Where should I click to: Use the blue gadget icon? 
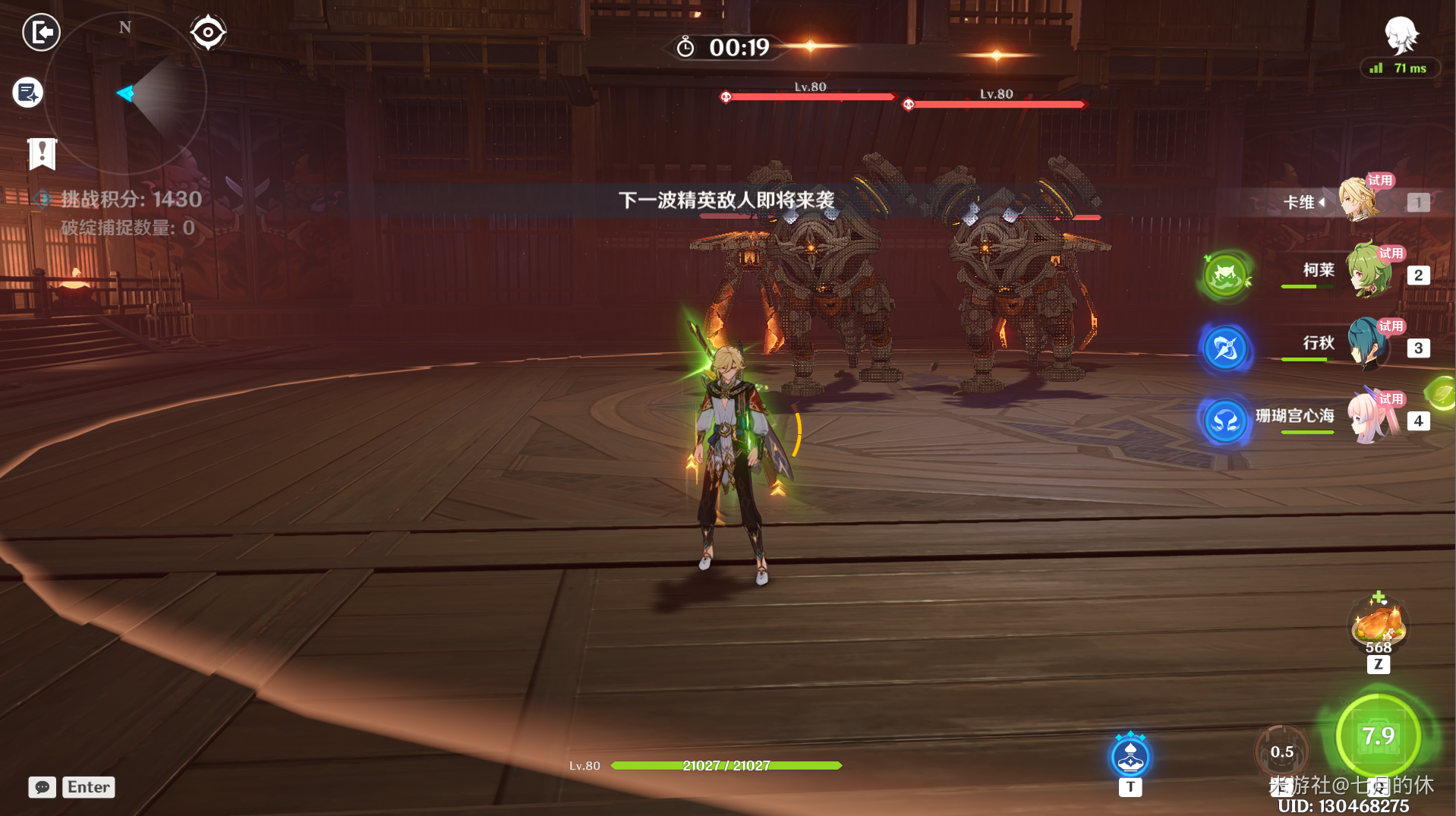click(x=1130, y=756)
